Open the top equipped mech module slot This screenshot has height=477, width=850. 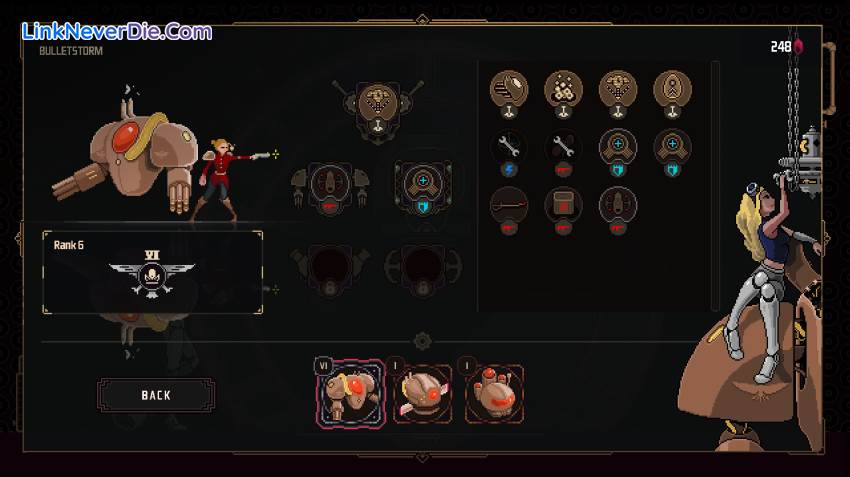[x=377, y=104]
